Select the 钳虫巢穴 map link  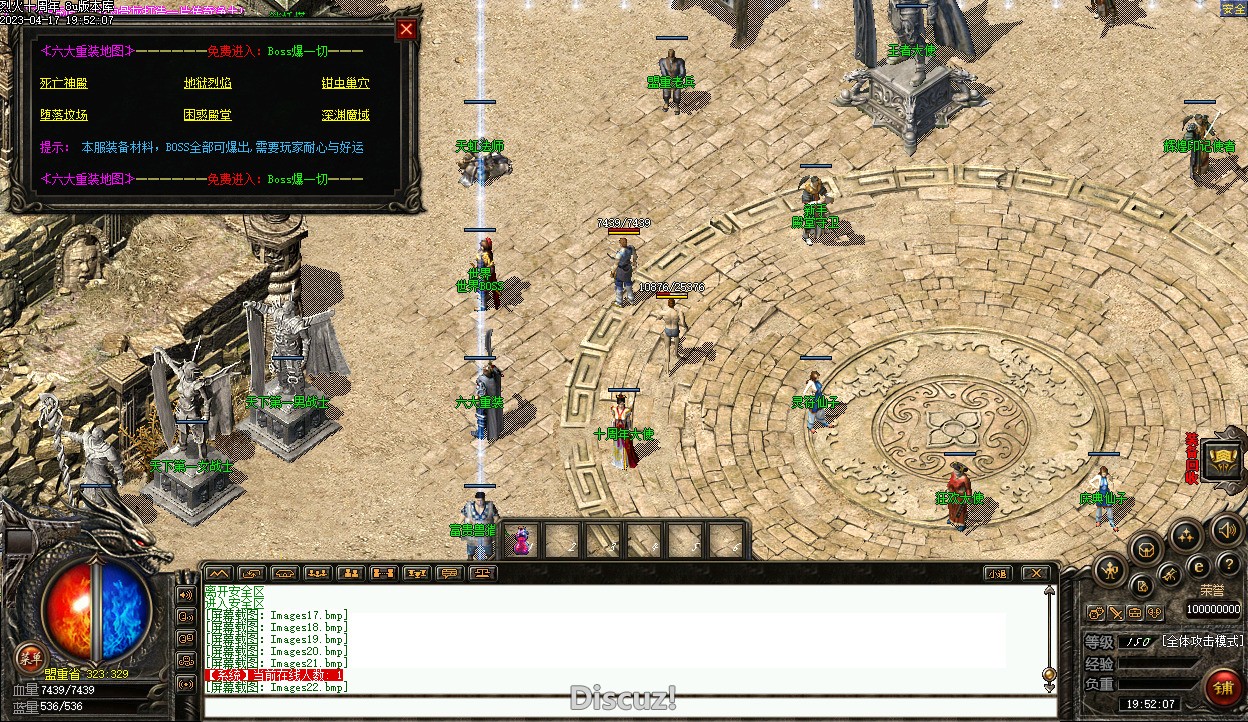[345, 83]
